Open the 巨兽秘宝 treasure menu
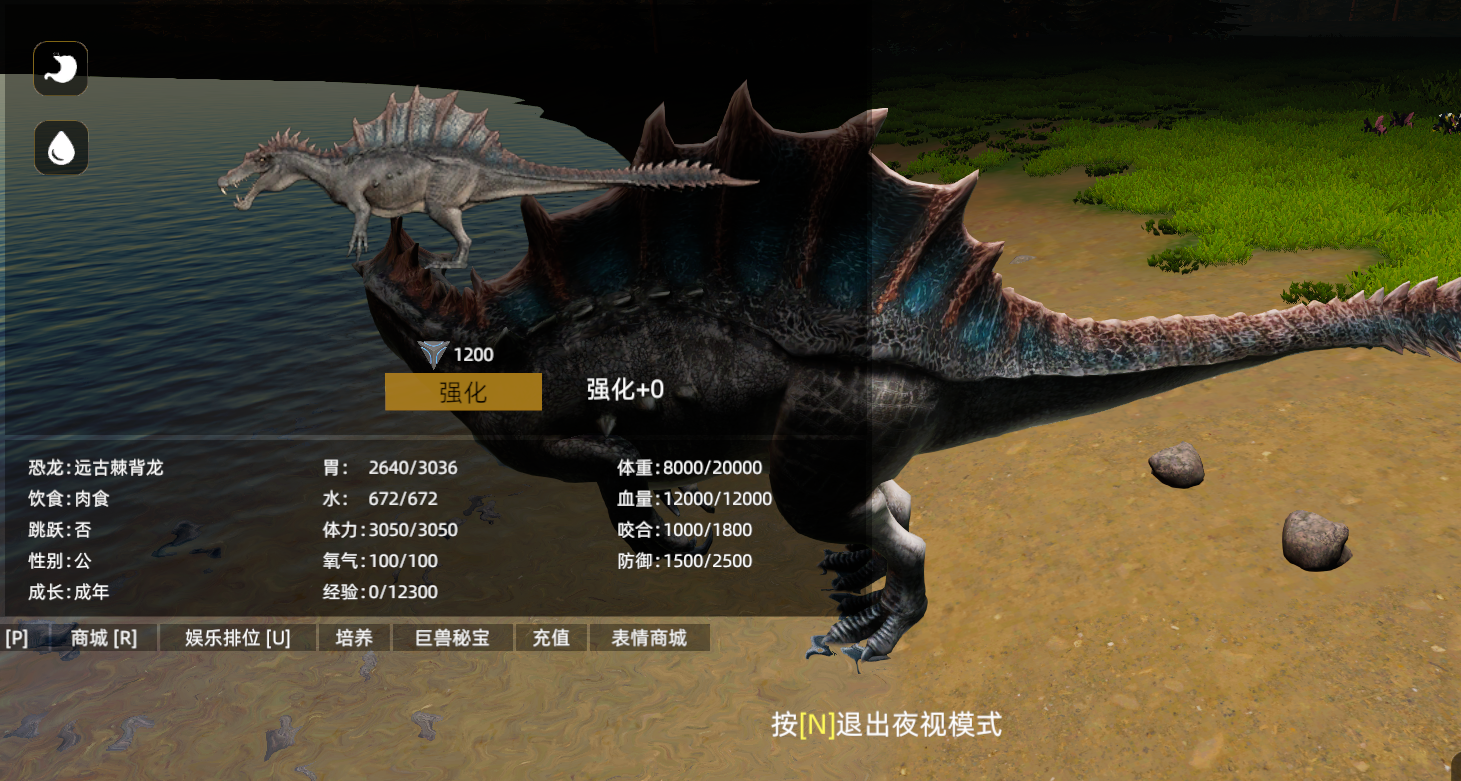The height and width of the screenshot is (781, 1461). click(x=453, y=638)
